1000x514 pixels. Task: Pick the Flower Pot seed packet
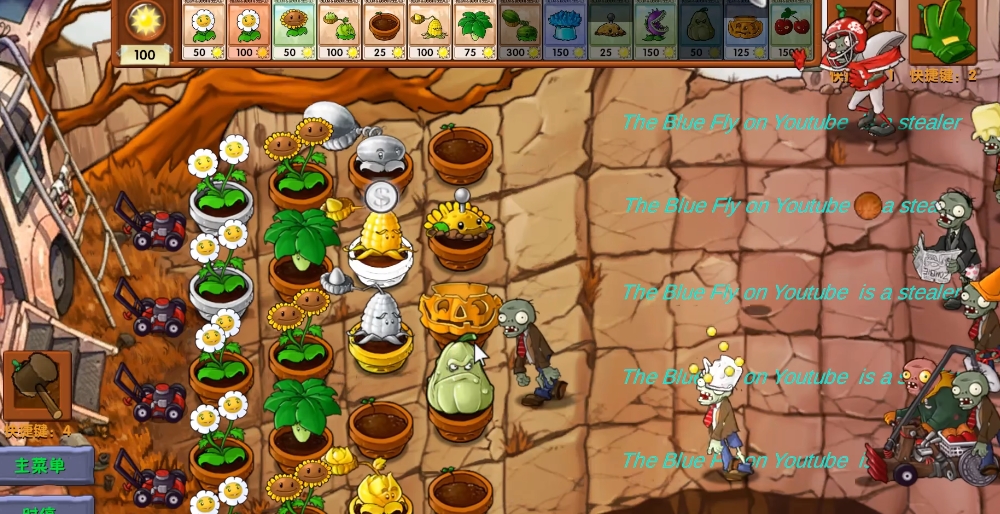click(384, 31)
